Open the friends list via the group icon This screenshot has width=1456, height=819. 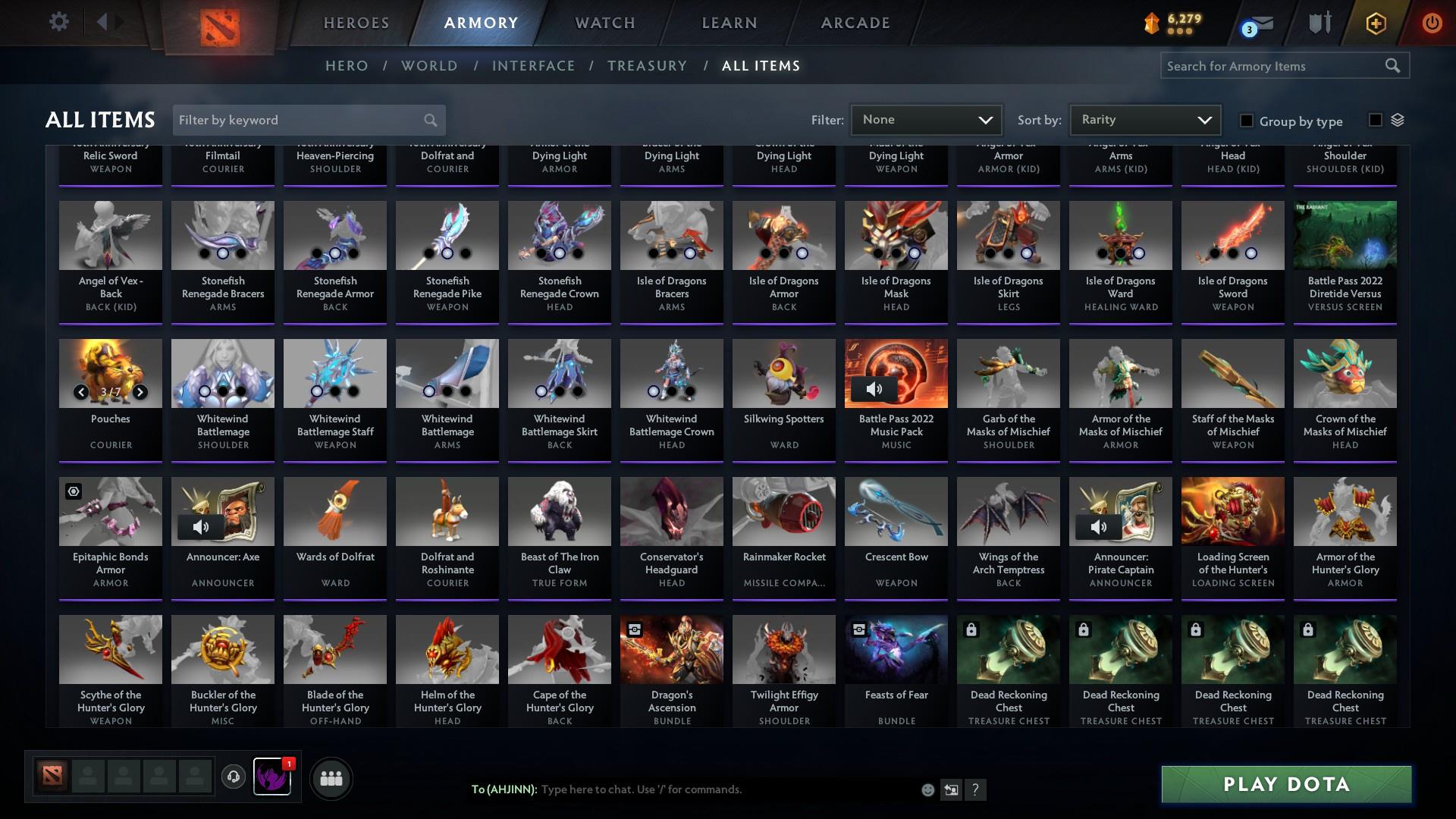[x=331, y=778]
